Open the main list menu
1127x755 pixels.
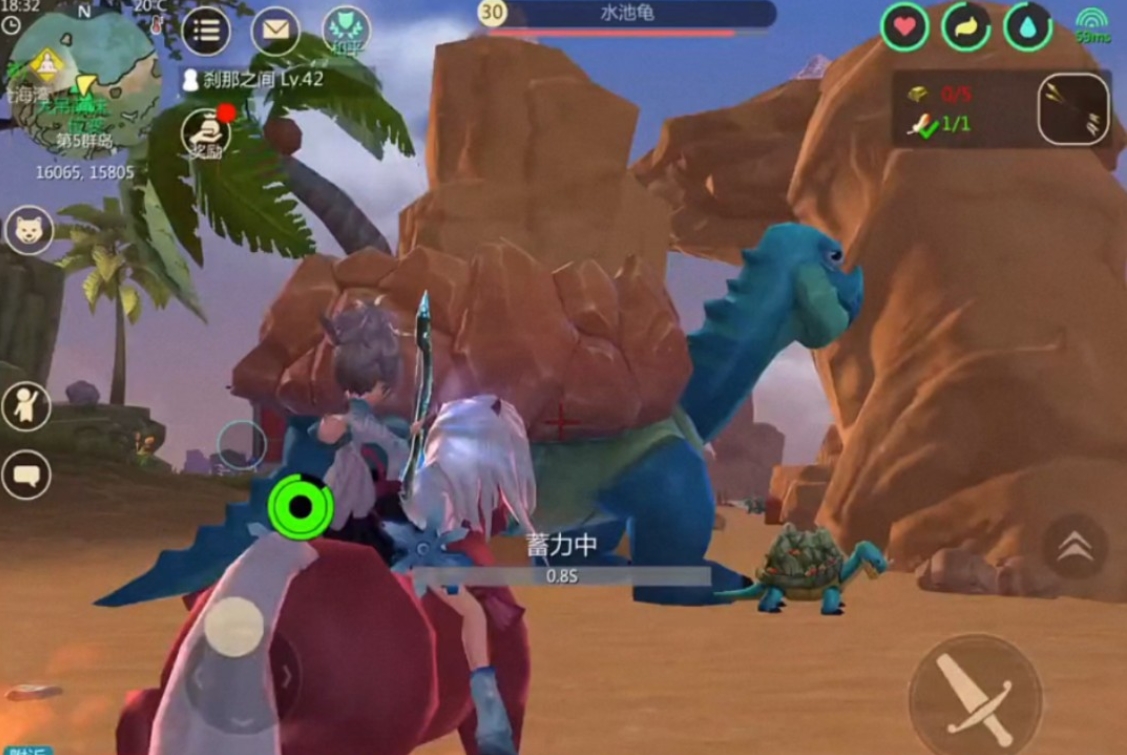coord(206,30)
